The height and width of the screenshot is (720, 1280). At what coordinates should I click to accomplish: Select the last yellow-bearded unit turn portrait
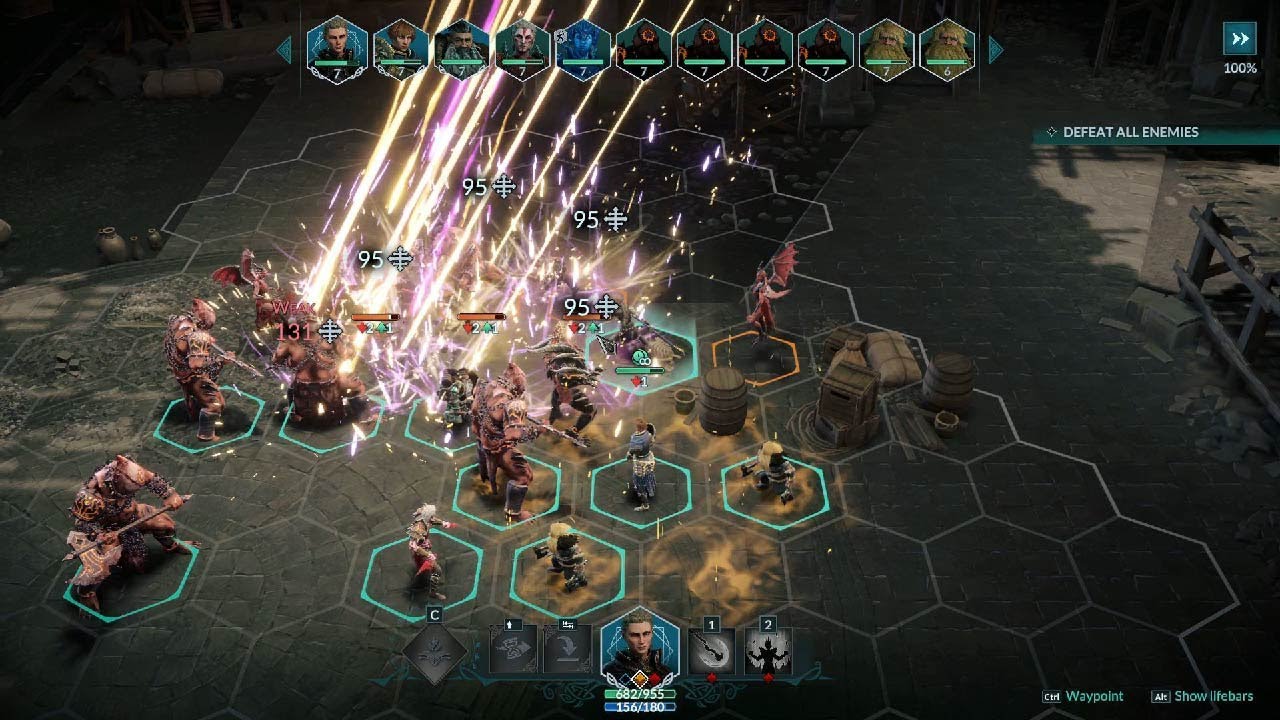tap(946, 47)
